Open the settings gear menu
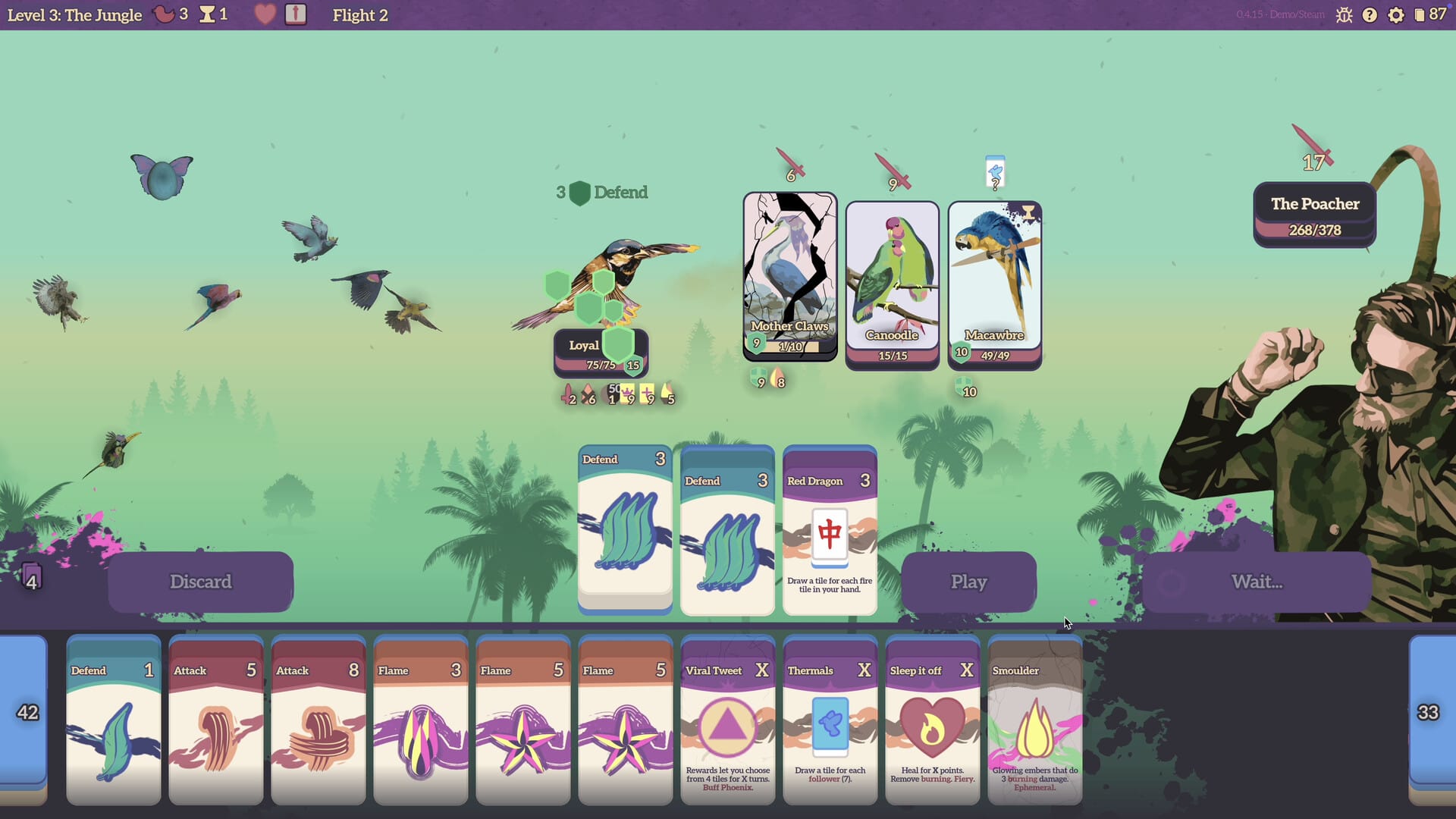The height and width of the screenshot is (819, 1456). (x=1395, y=15)
